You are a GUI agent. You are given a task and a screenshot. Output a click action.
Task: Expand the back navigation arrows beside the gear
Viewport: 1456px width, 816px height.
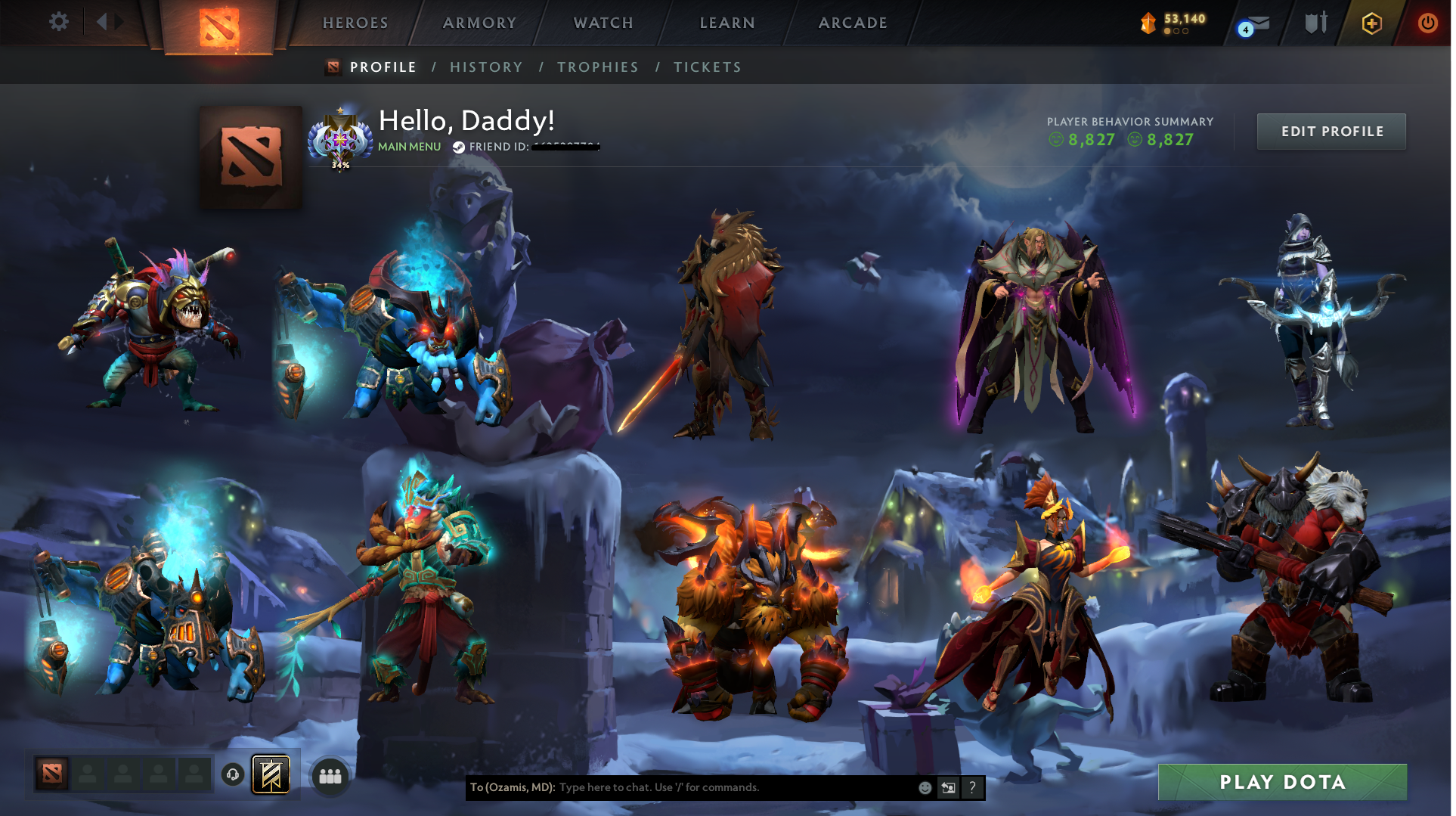[108, 22]
